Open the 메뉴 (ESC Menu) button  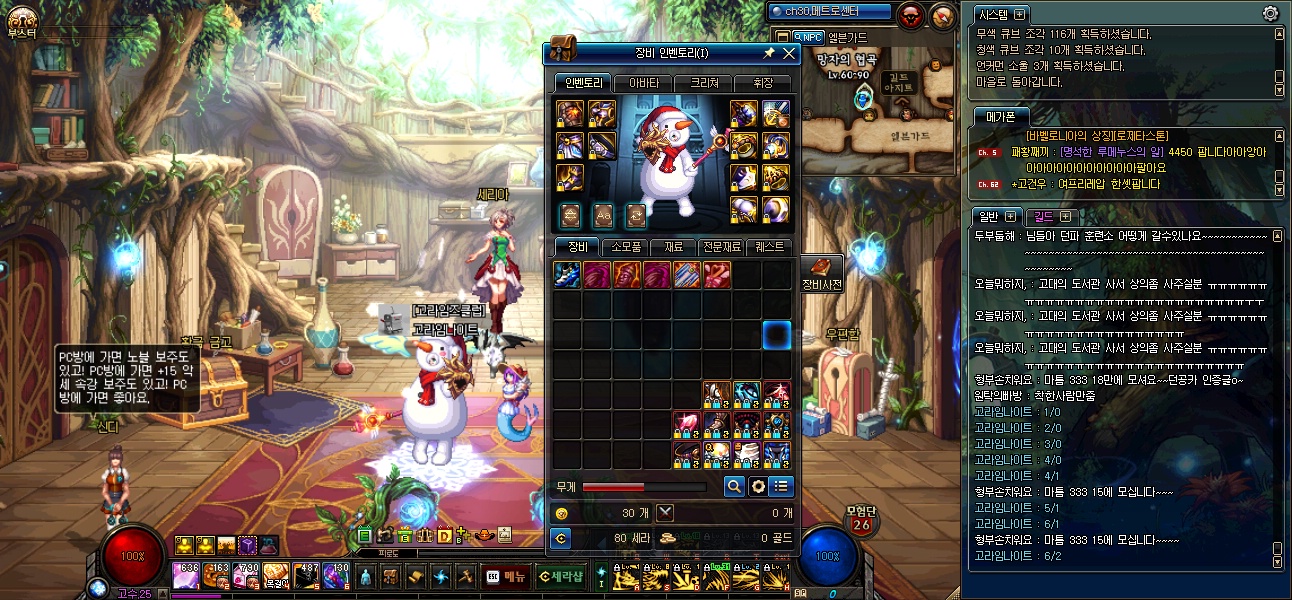[506, 576]
